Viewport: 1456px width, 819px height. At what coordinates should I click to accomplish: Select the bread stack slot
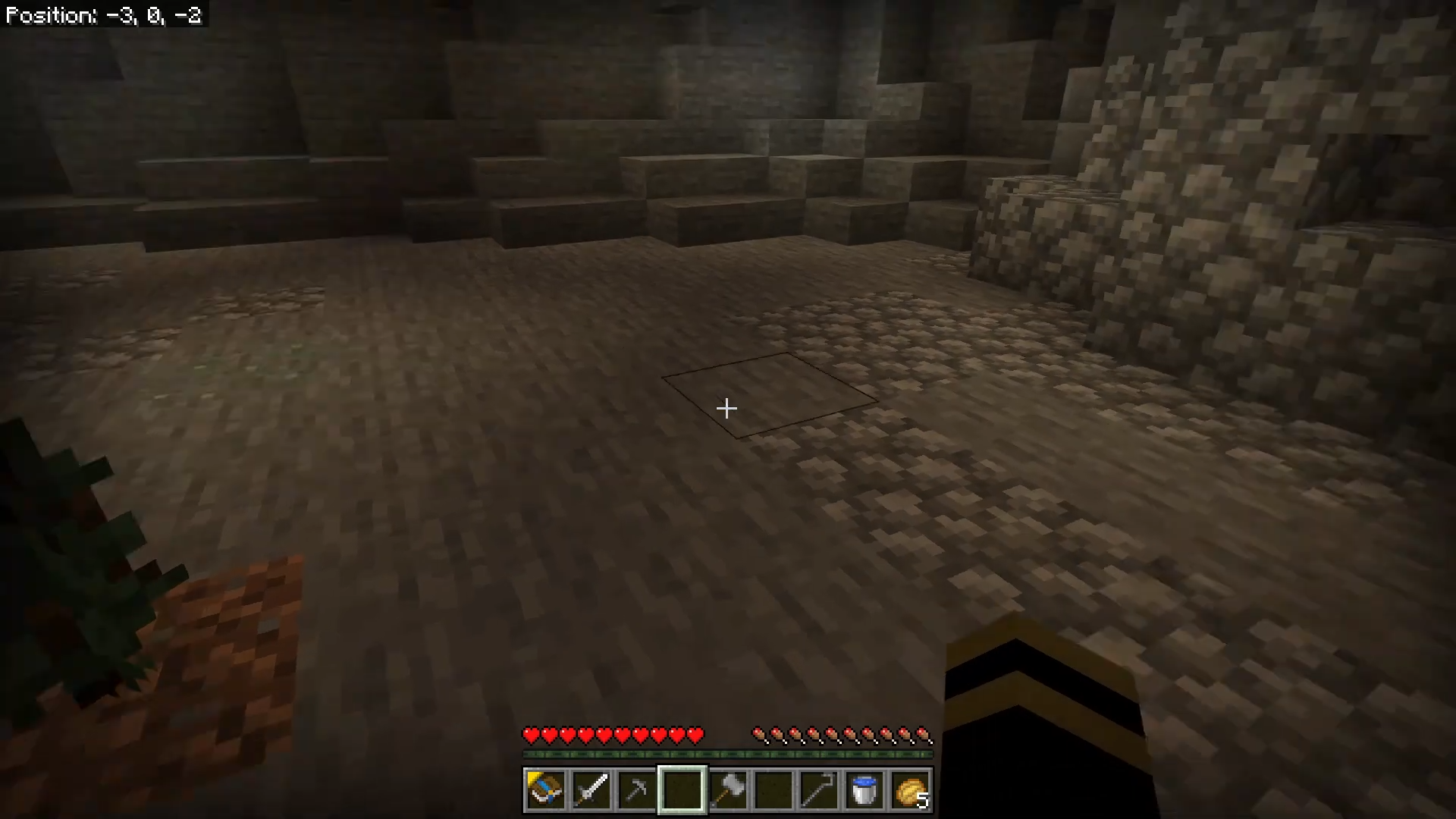(x=911, y=790)
